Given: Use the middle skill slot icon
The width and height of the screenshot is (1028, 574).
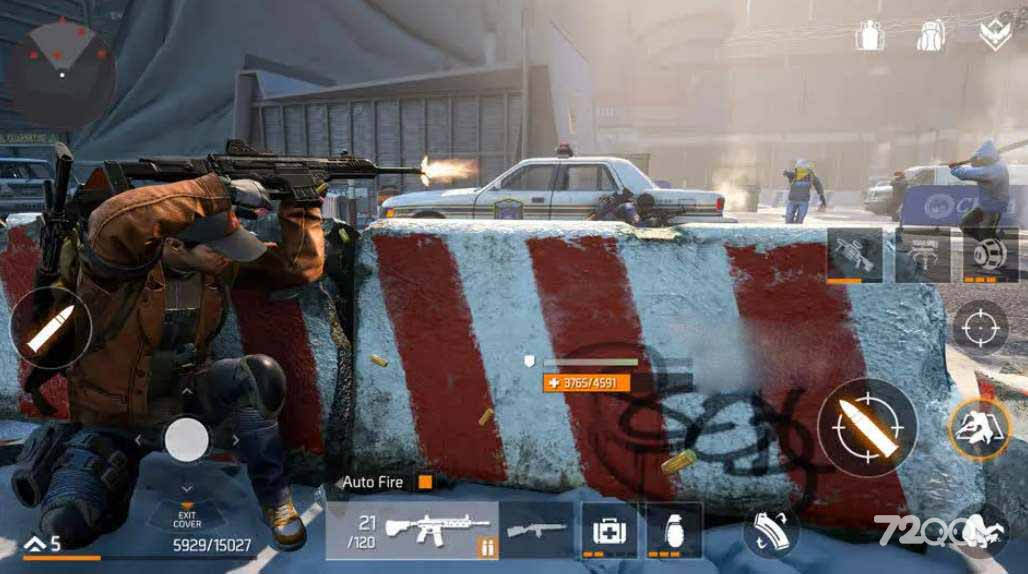Looking at the screenshot, I should tap(923, 254).
